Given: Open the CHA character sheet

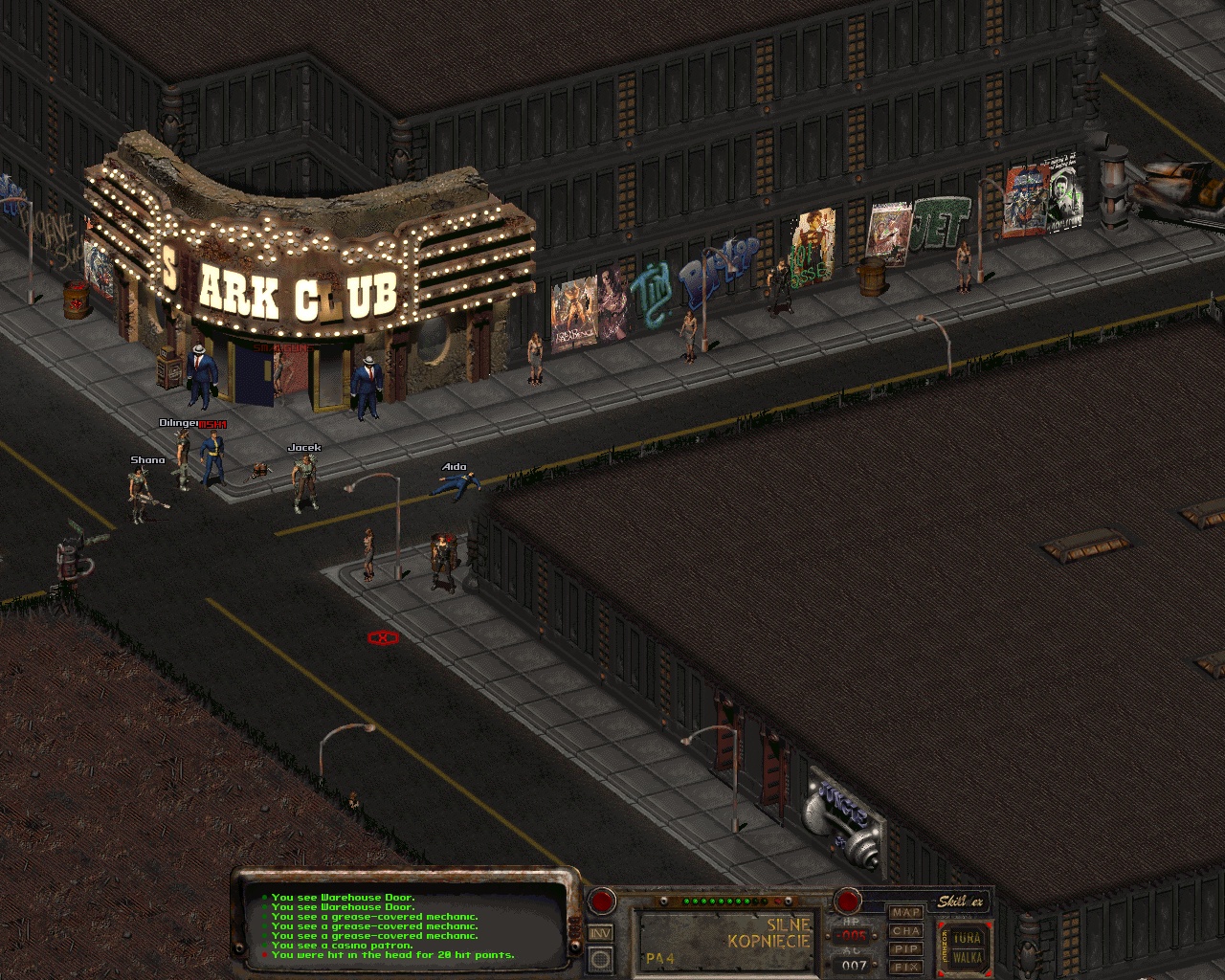Looking at the screenshot, I should [x=905, y=931].
